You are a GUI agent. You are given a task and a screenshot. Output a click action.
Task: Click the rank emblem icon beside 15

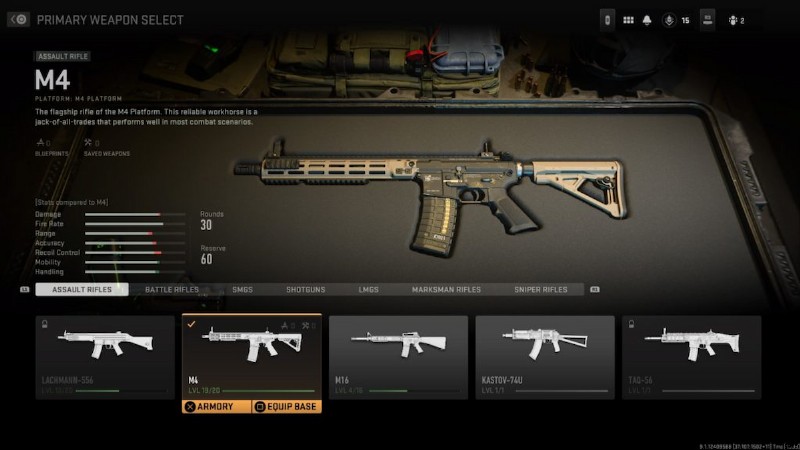[x=666, y=20]
